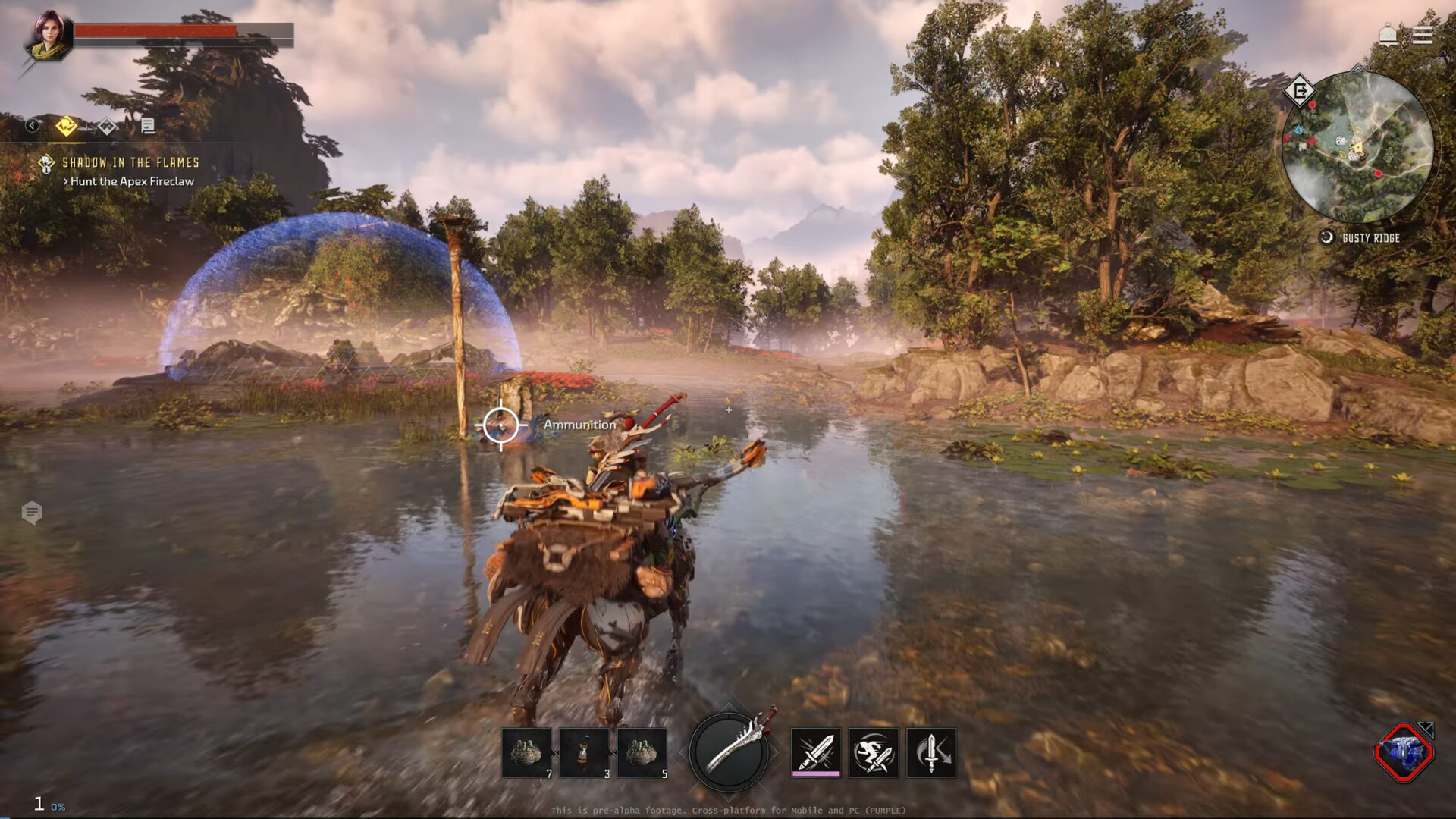Activate the dashing sword attack skill

pos(874,753)
